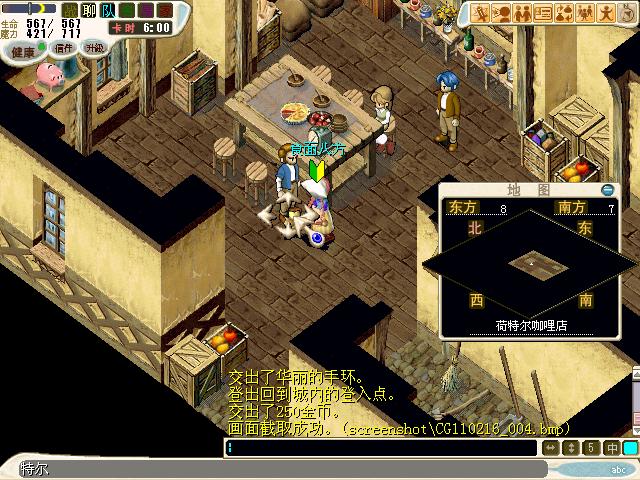Open the name card exchange icon

544,13
